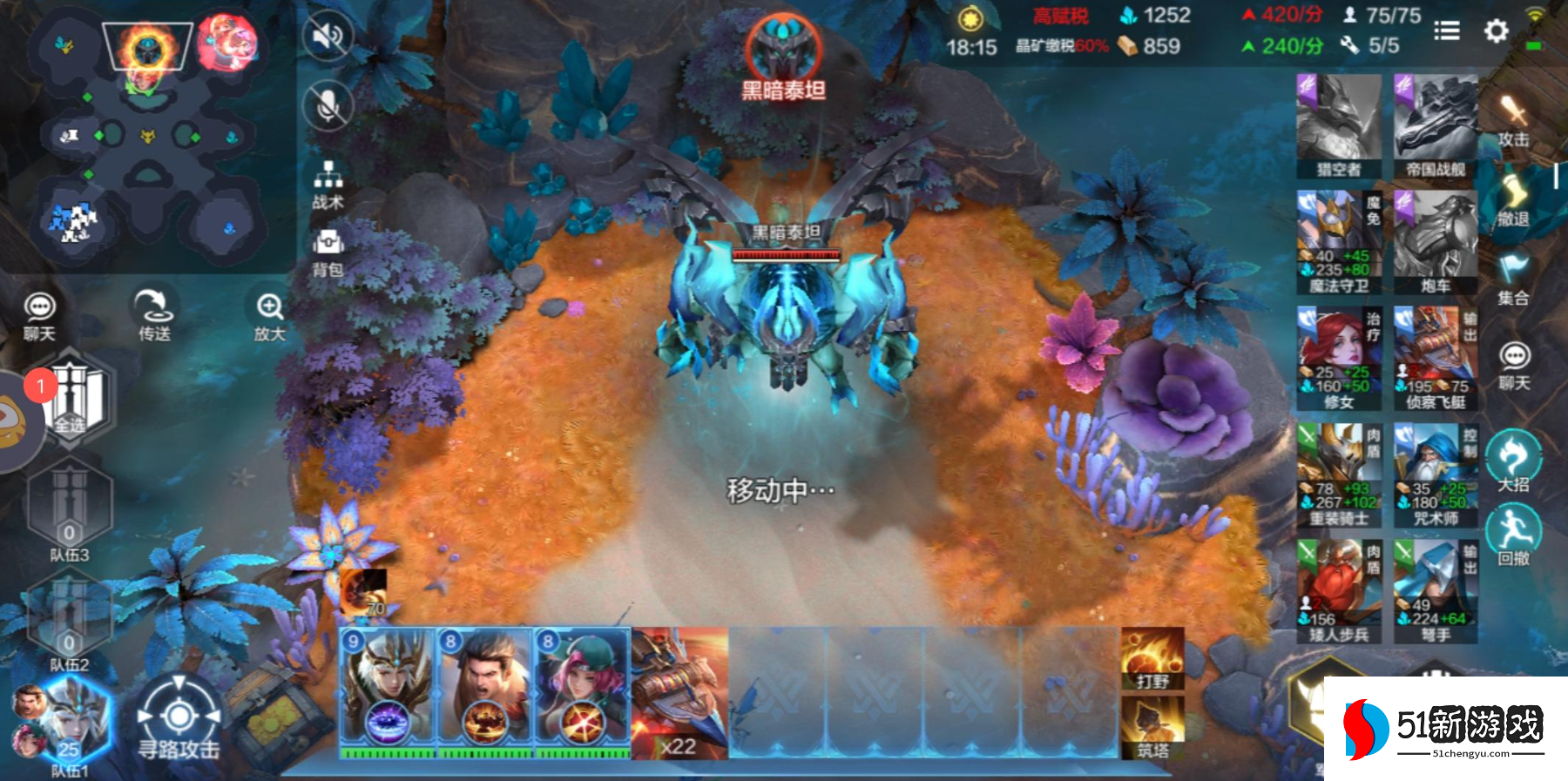Choose the 撤退 retreat command

pos(1513,200)
